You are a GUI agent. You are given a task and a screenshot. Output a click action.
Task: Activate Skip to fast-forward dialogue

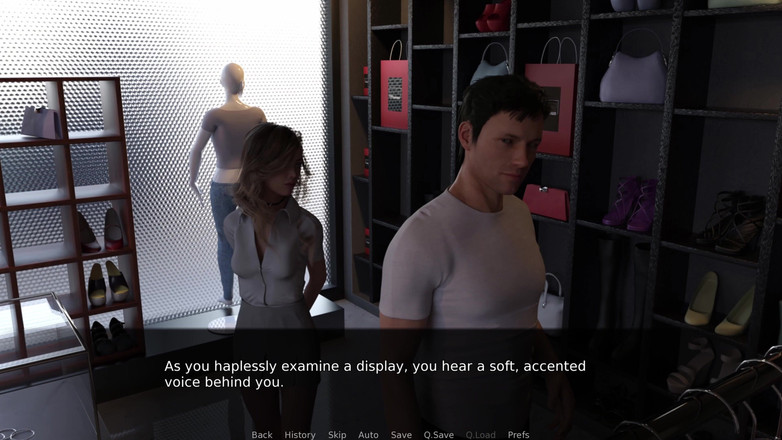pyautogui.click(x=337, y=435)
